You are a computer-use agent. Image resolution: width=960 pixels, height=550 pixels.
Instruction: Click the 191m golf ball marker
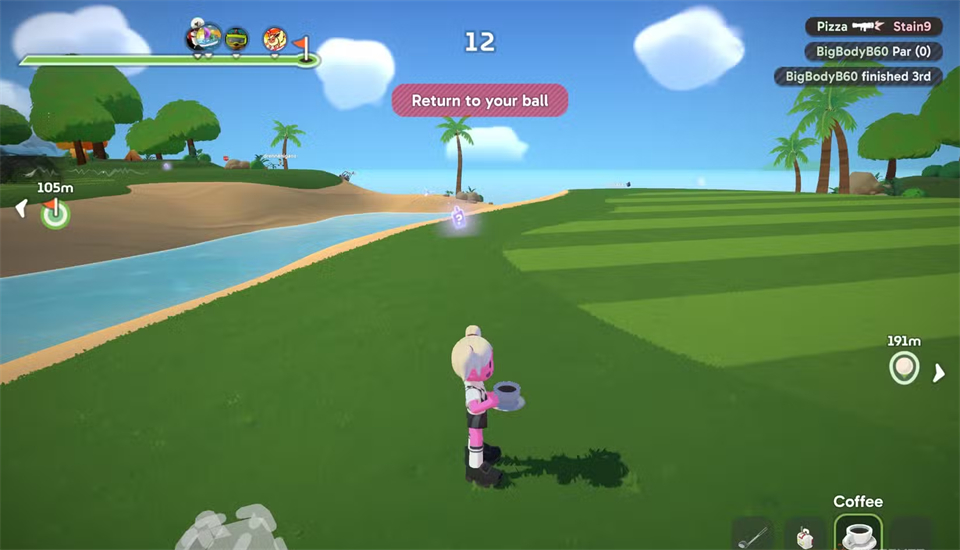tap(904, 368)
